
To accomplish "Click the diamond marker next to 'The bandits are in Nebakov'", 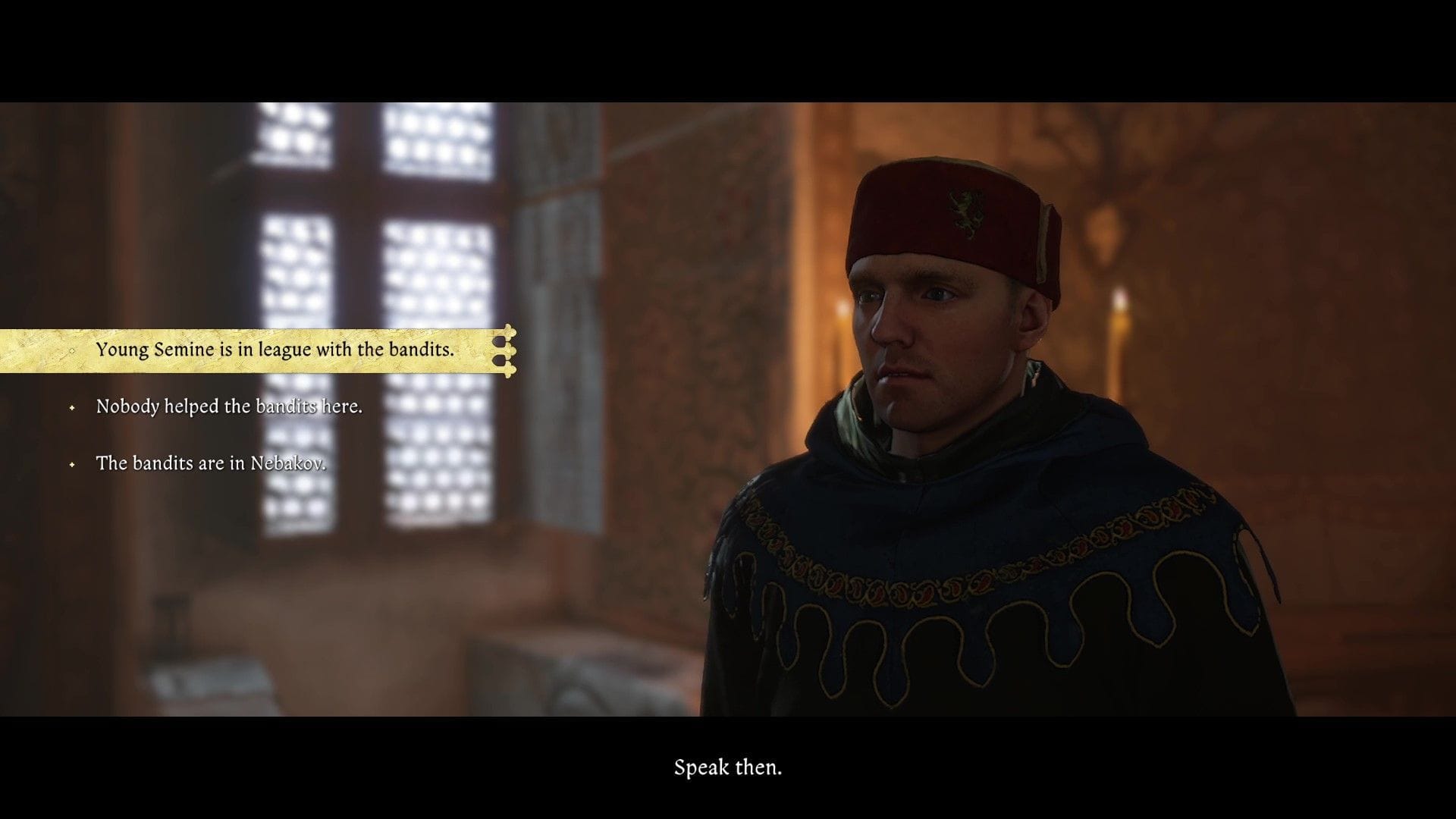I will coord(73,463).
